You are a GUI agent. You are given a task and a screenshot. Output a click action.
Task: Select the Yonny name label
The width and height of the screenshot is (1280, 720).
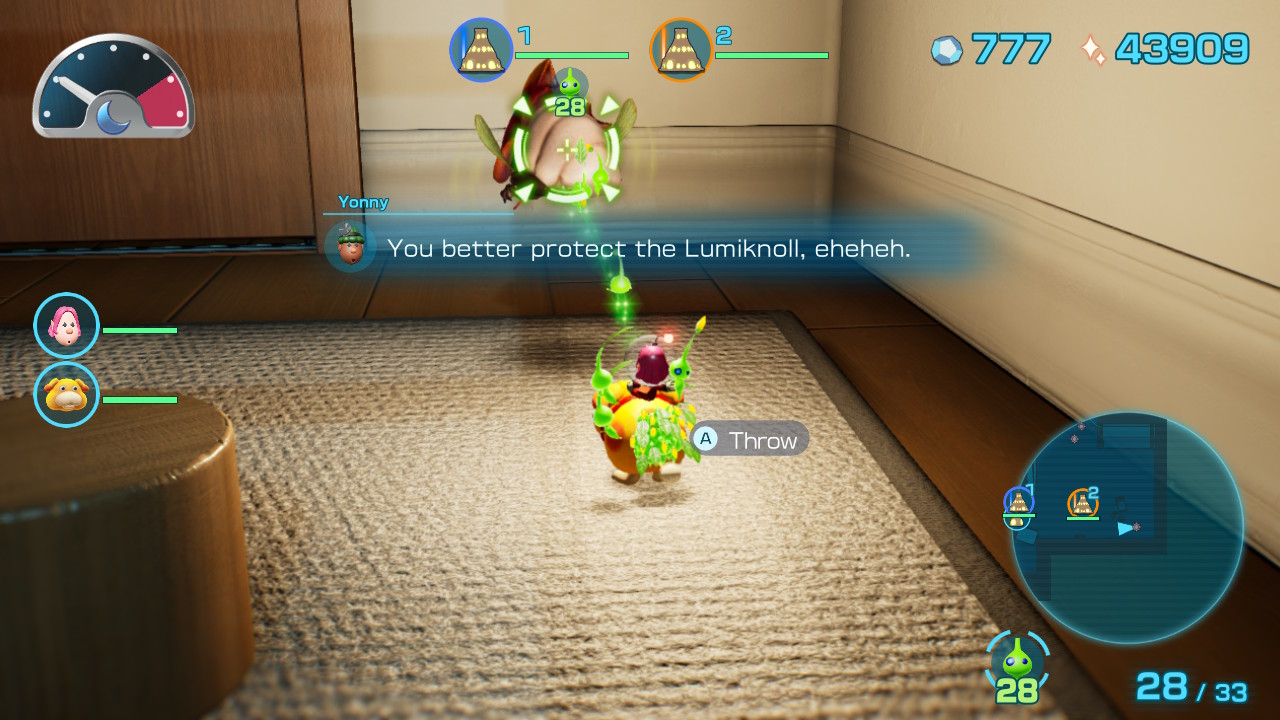[364, 202]
